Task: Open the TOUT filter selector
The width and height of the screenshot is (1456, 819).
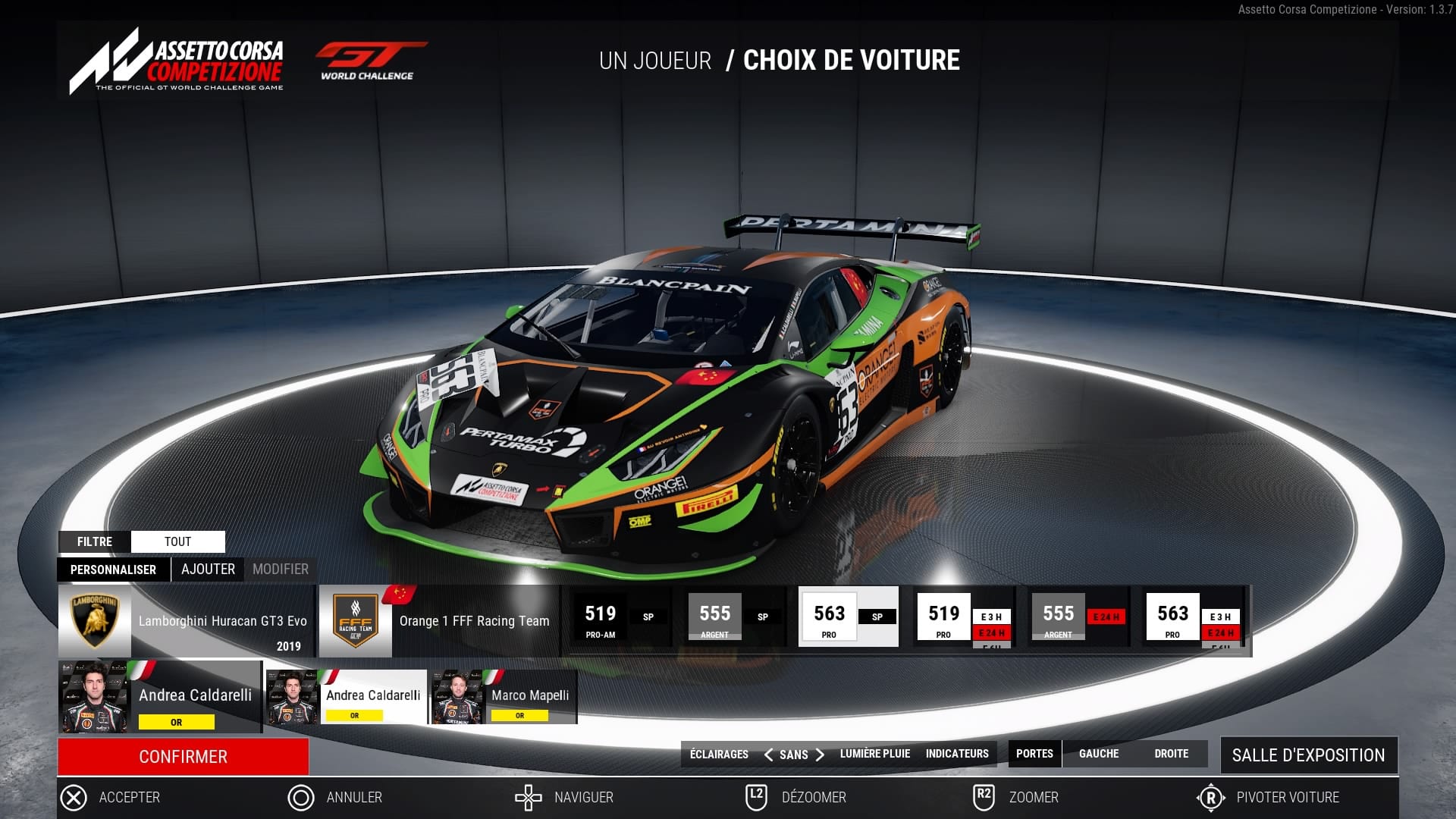Action: pos(178,541)
